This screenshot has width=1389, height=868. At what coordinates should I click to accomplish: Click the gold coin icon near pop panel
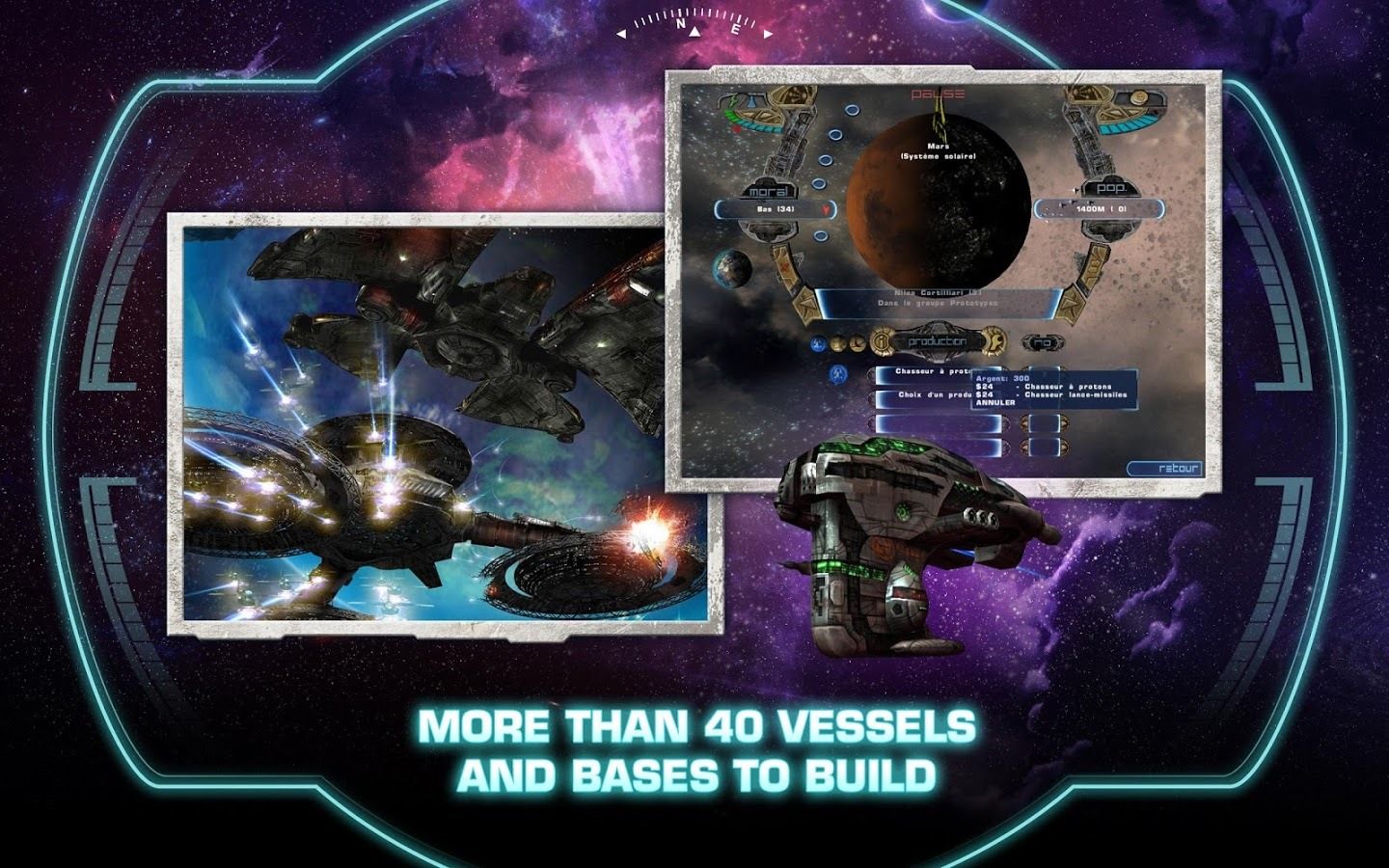[x=1137, y=99]
